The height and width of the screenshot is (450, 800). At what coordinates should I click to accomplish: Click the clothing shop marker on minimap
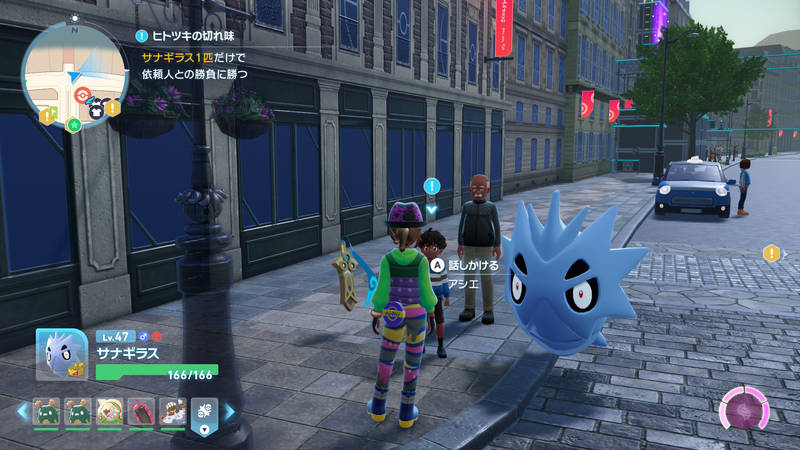point(97,111)
